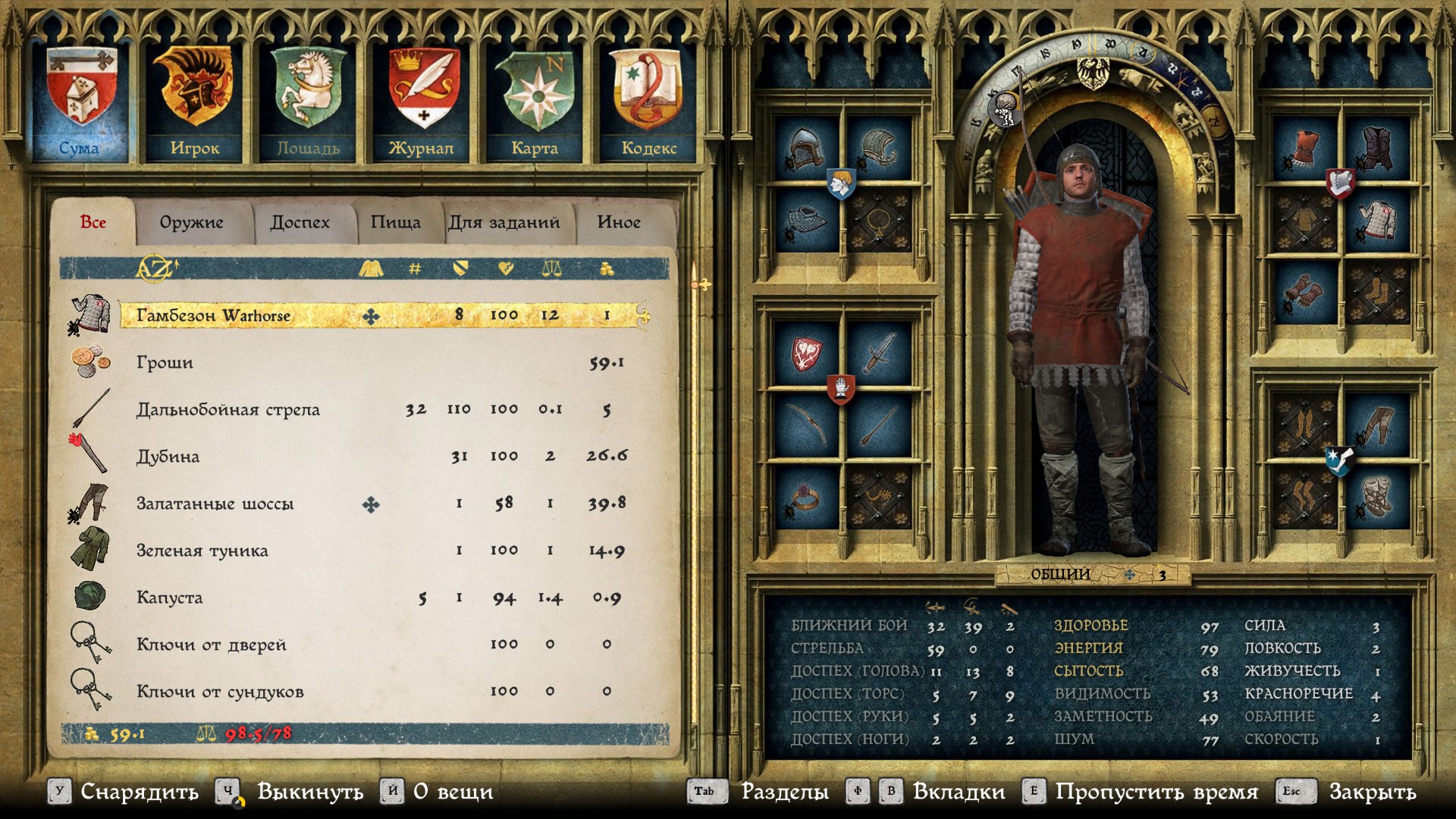Select the equipped bow slot
This screenshot has height=819, width=1456.
(805, 425)
